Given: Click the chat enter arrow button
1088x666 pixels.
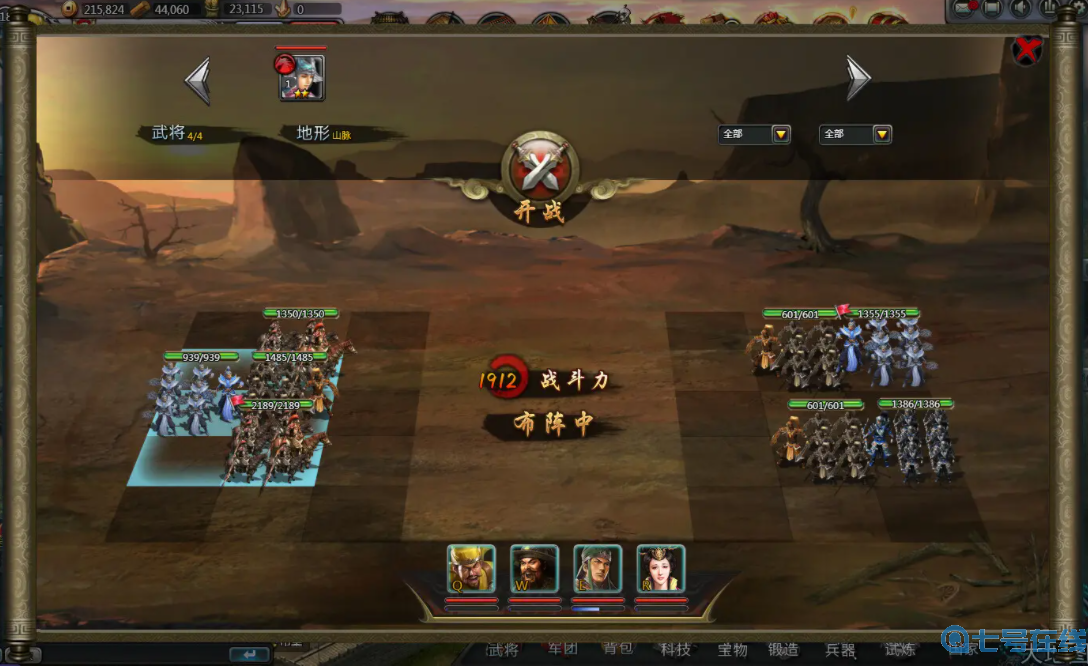Looking at the screenshot, I should tap(249, 655).
